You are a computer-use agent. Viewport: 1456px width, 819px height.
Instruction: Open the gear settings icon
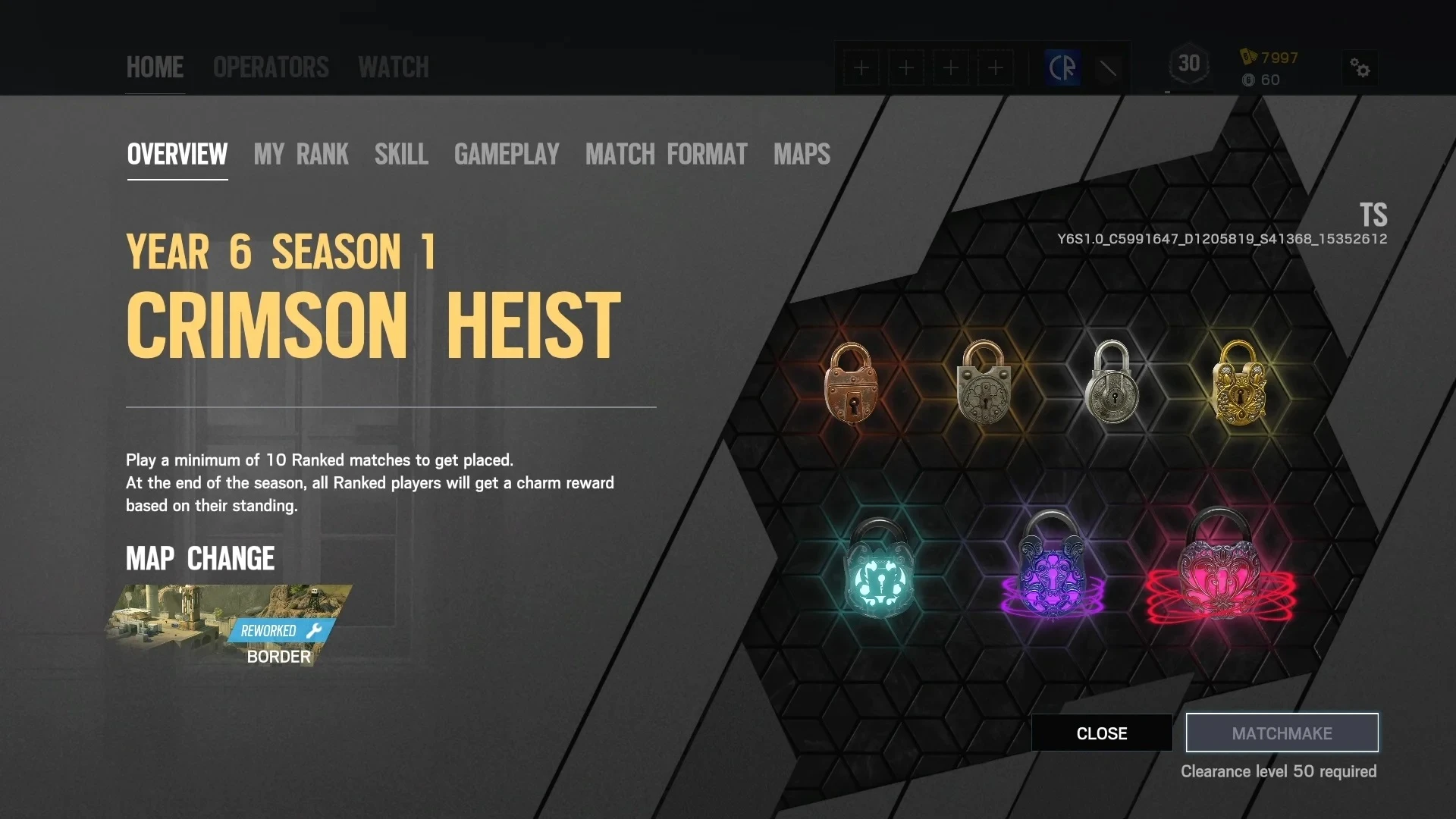tap(1360, 68)
